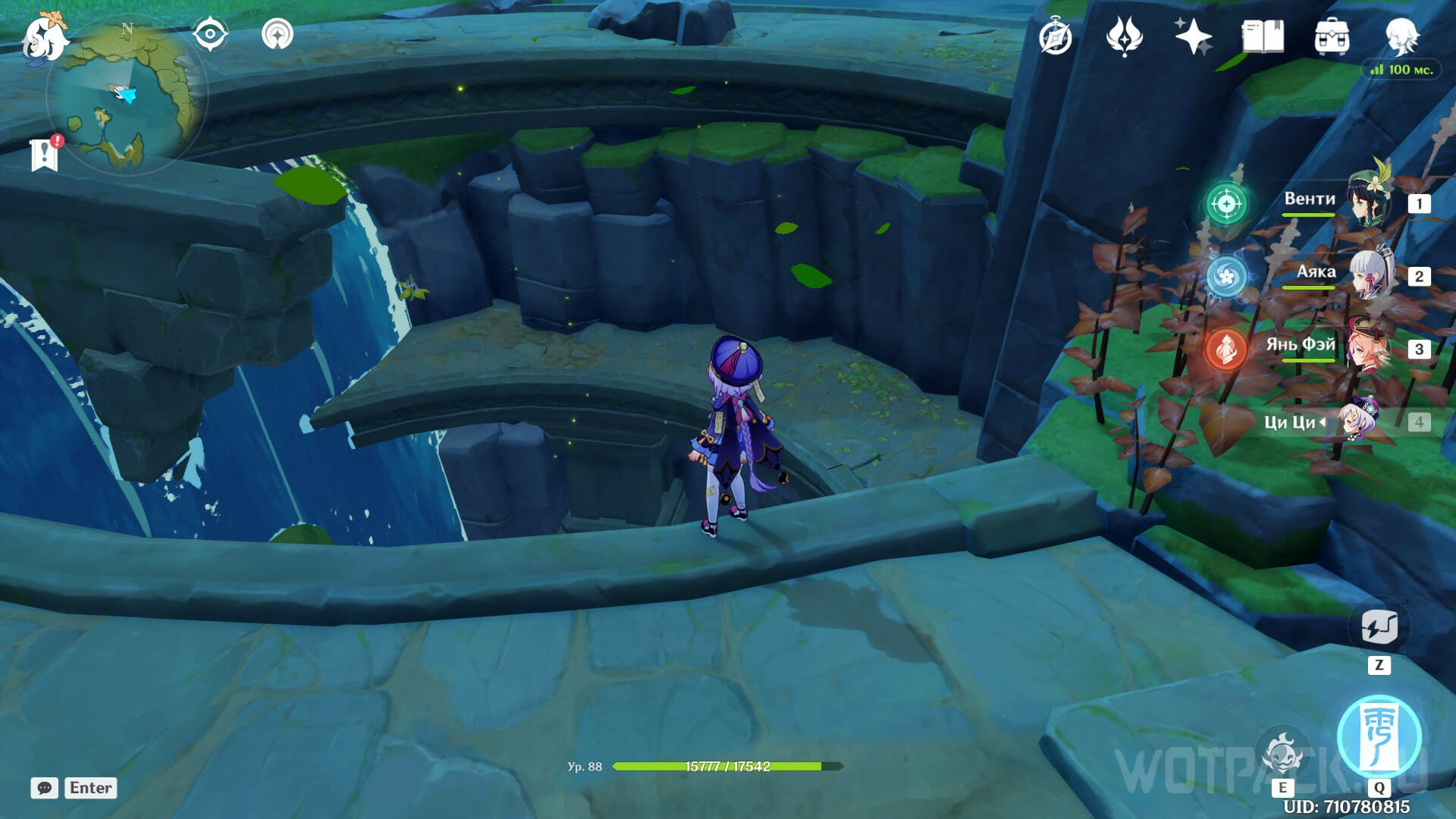Open the Paimon menu icon

42,38
